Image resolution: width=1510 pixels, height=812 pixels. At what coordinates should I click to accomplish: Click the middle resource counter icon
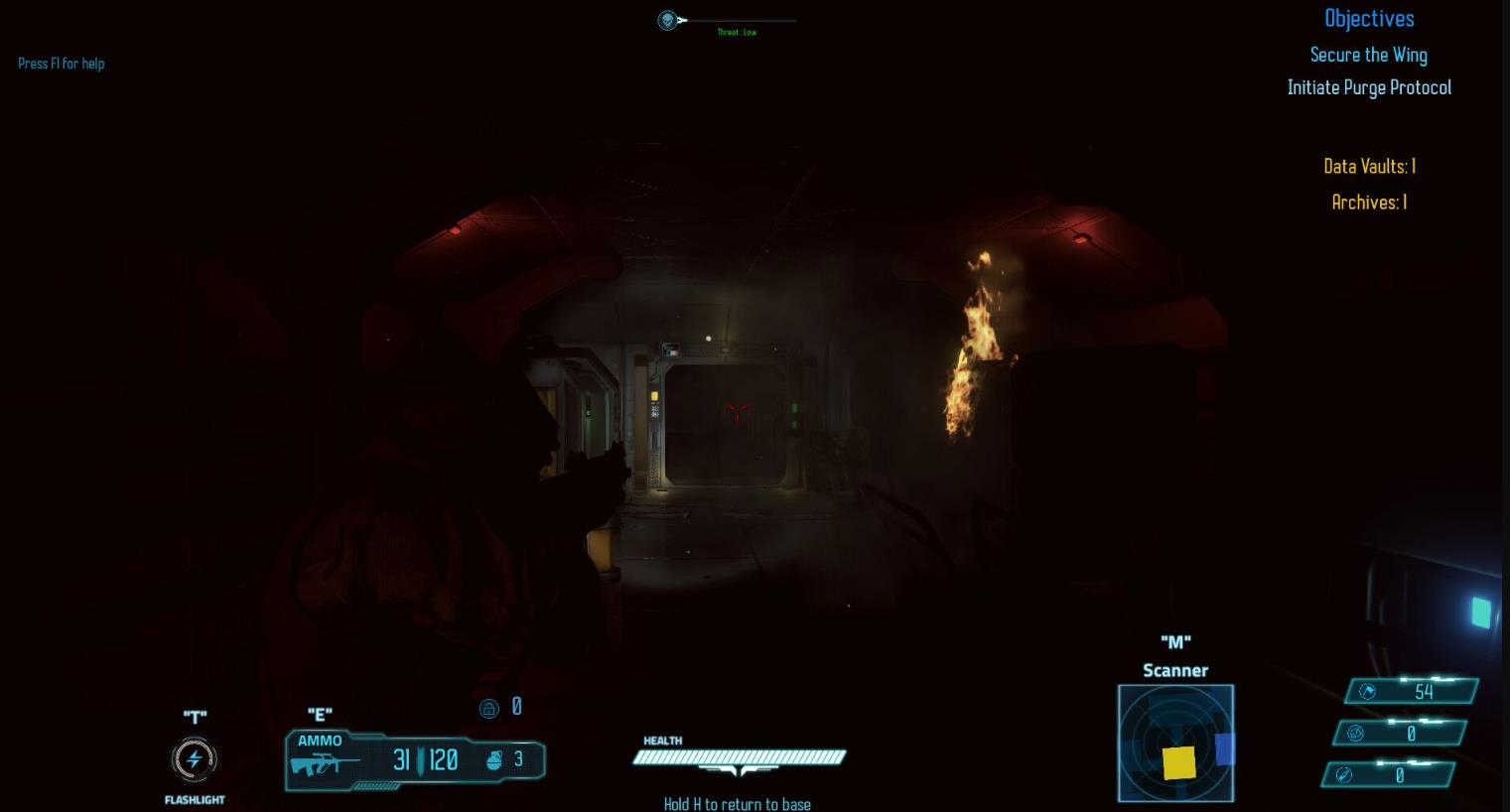pyautogui.click(x=1355, y=734)
